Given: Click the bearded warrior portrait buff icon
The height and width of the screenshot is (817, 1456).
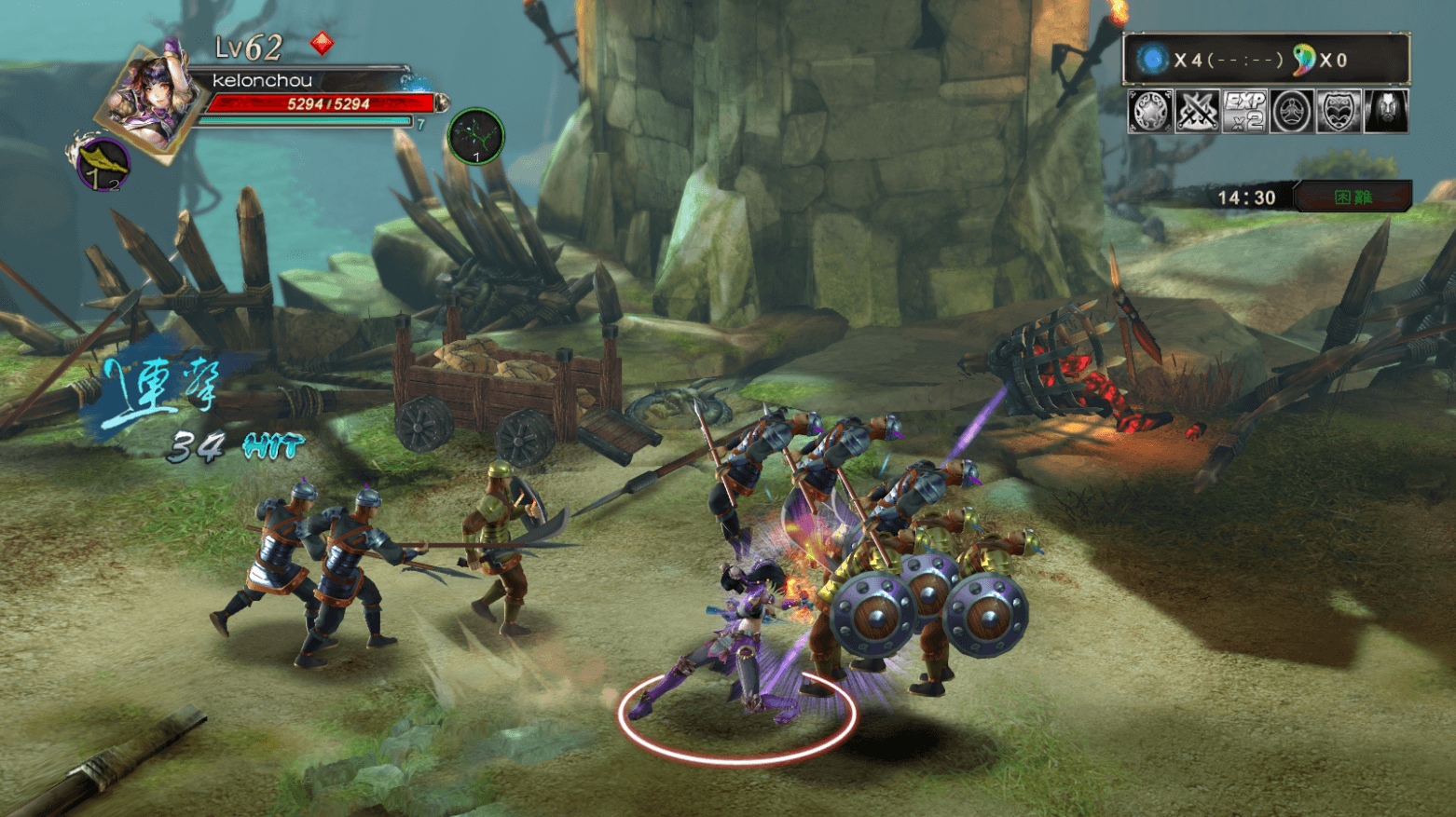Looking at the screenshot, I should point(1385,112).
